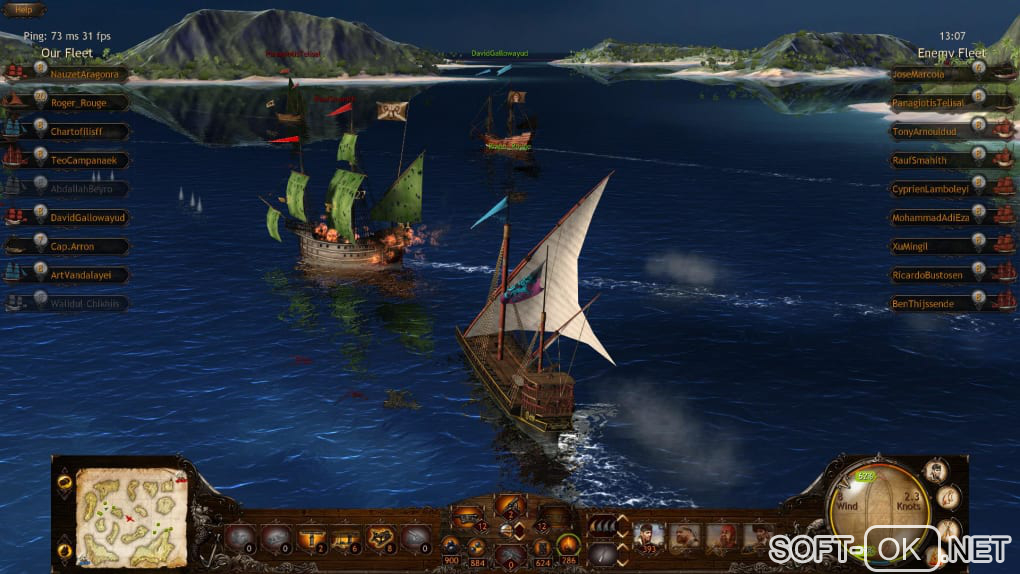Open the Help menu
This screenshot has height=574, width=1020.
pos(23,9)
